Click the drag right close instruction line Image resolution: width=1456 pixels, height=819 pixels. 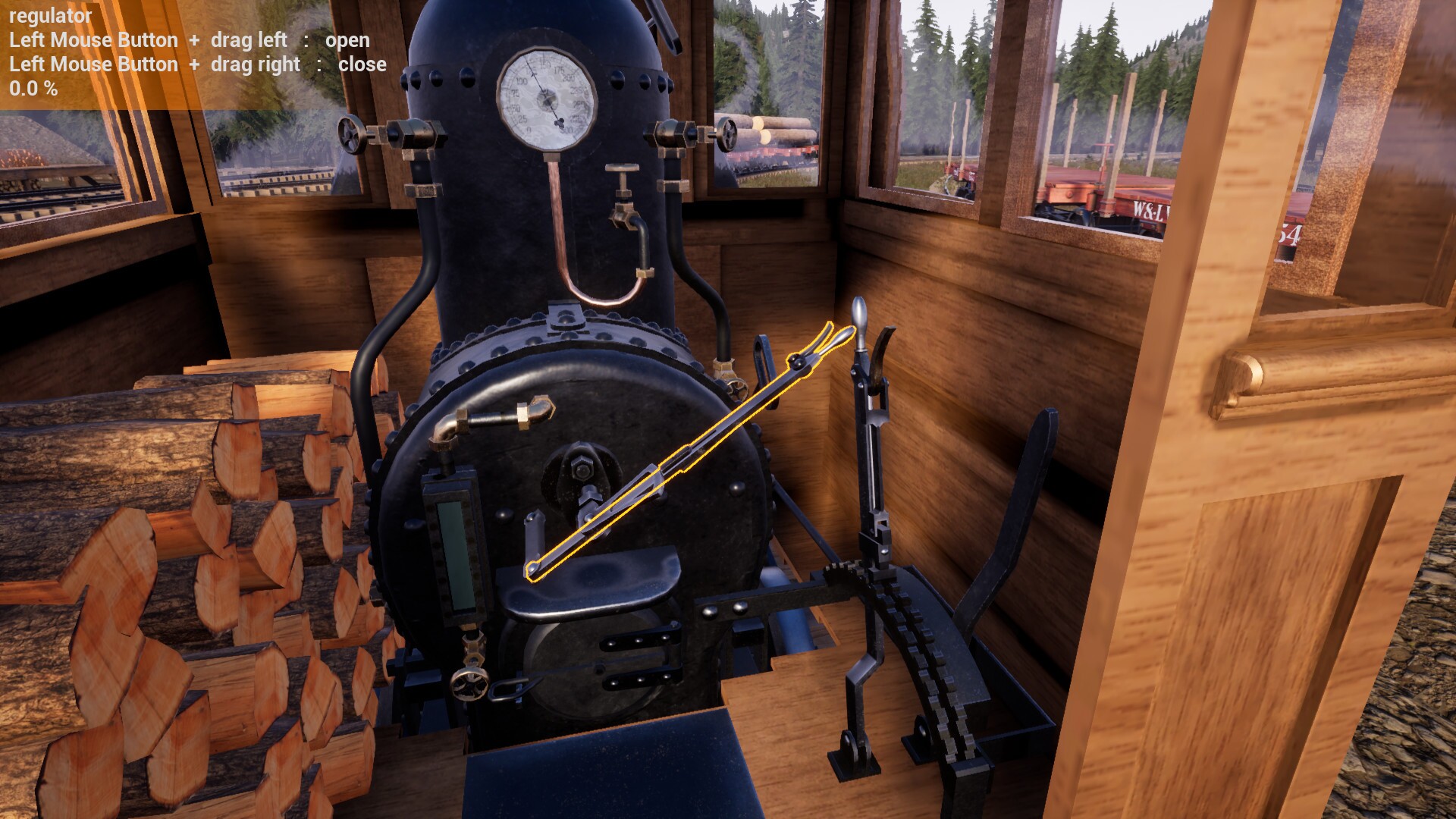pos(197,64)
